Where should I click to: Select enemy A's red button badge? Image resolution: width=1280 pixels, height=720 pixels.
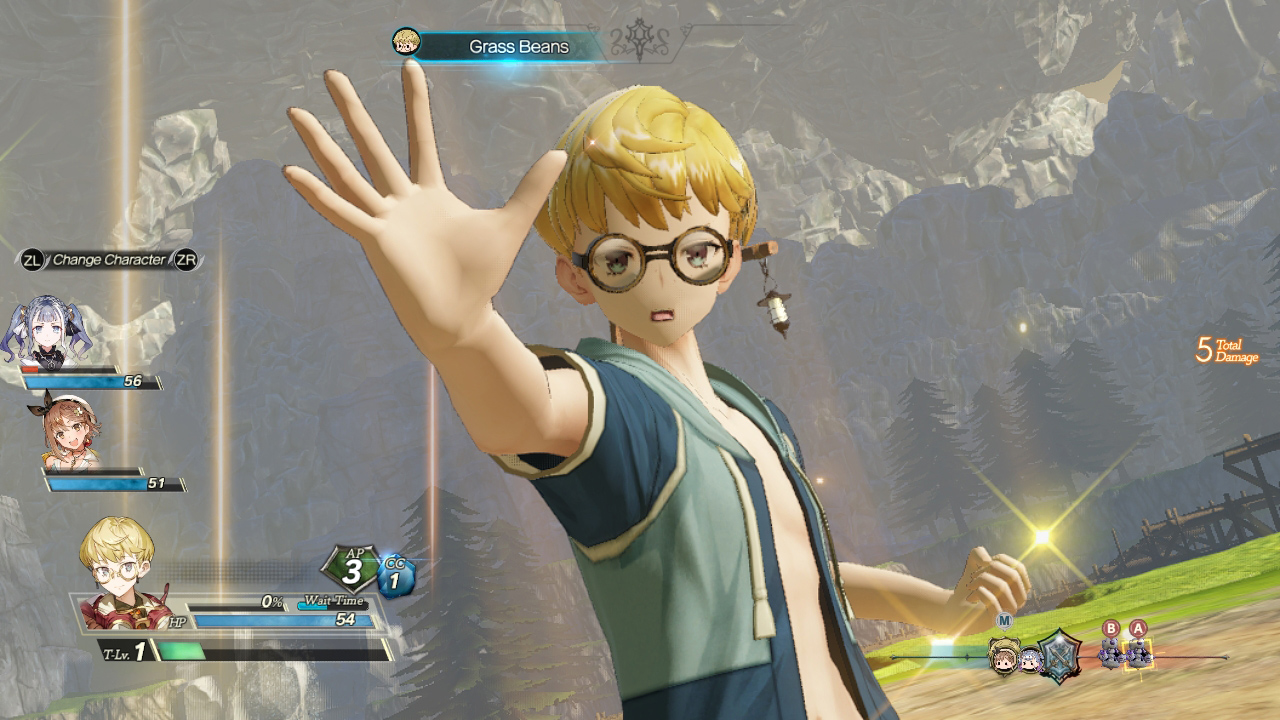click(x=1138, y=627)
